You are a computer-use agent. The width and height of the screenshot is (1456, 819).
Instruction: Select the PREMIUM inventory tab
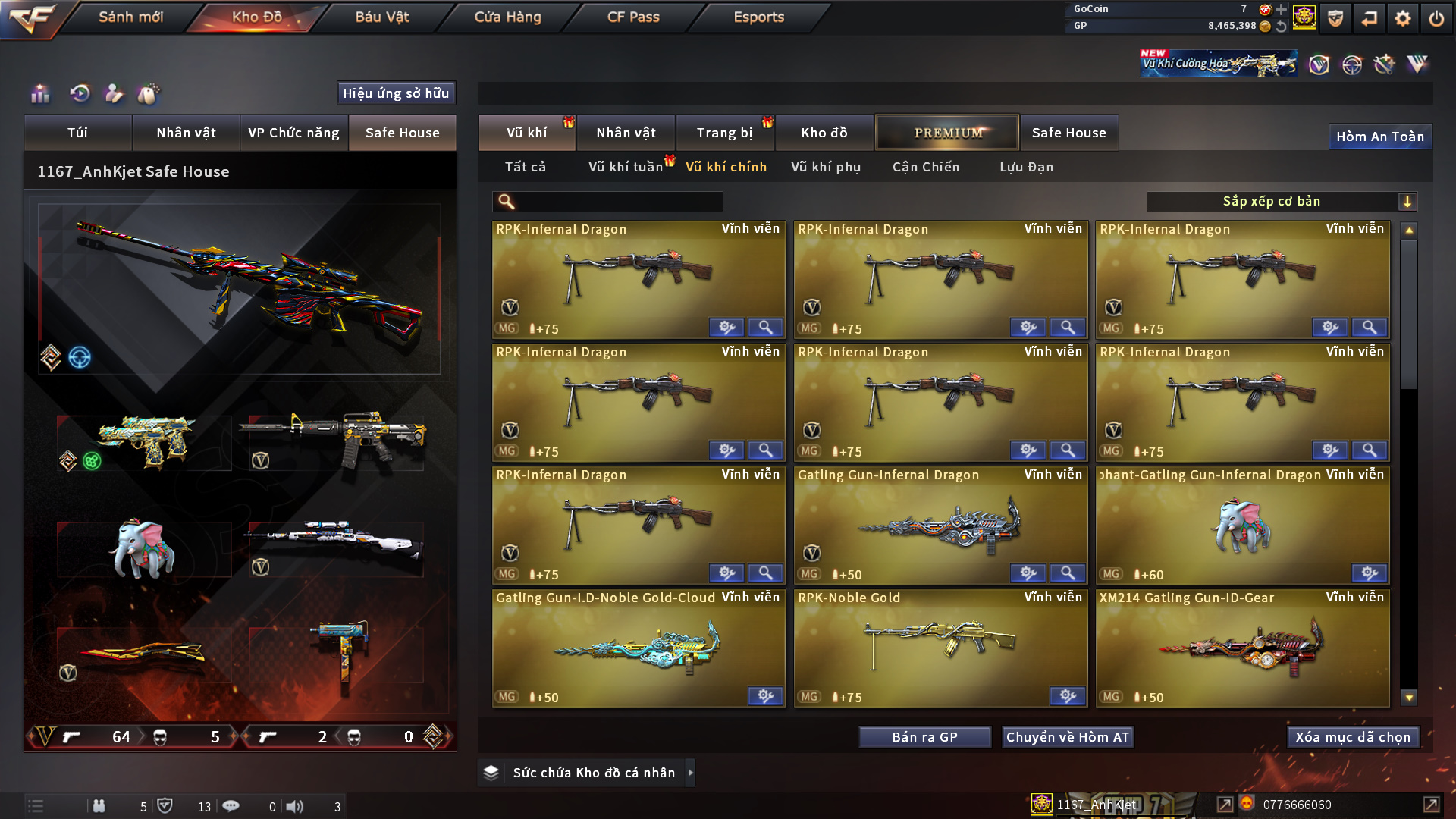click(x=947, y=133)
